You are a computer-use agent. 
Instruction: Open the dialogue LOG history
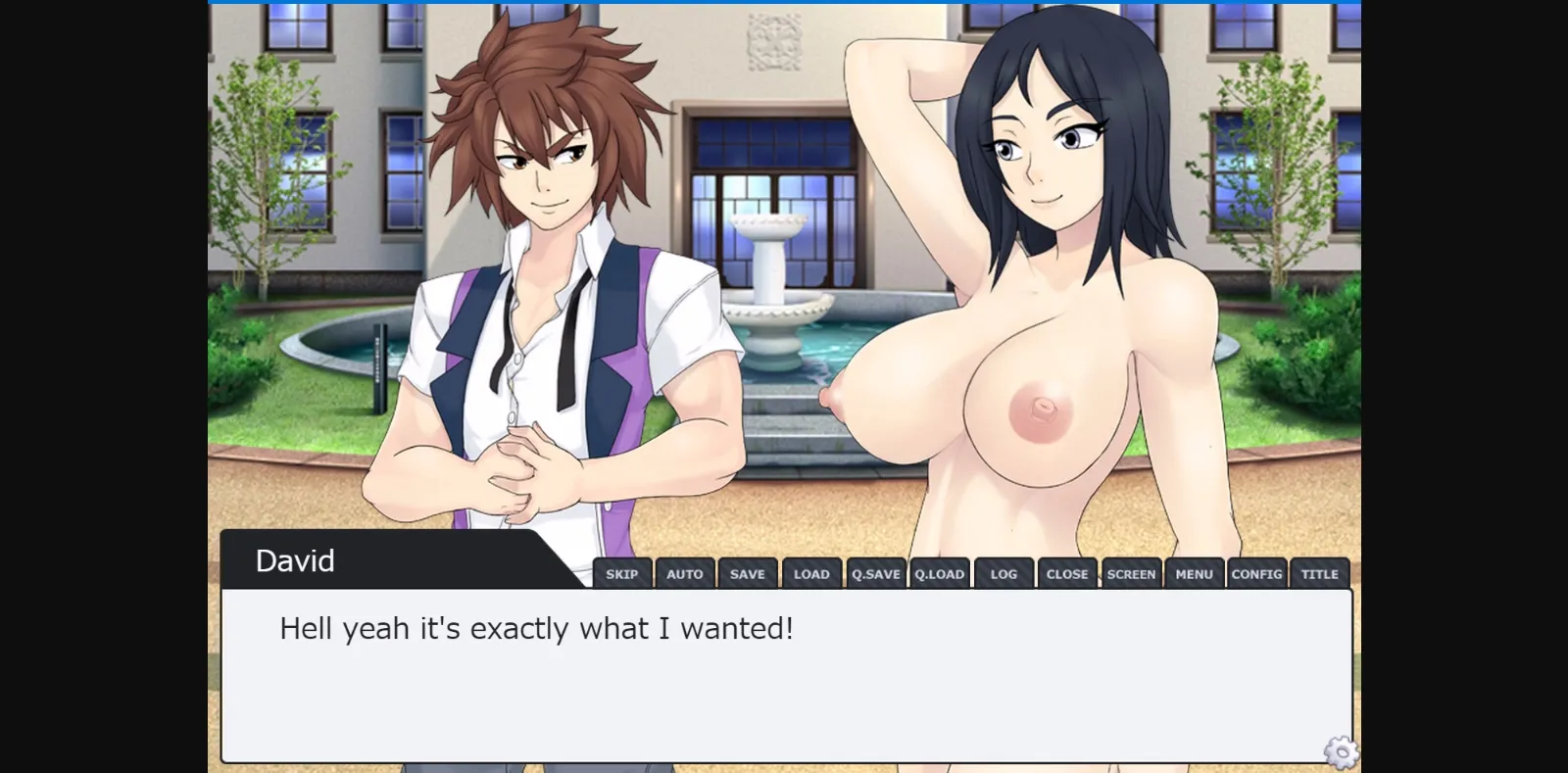coord(1004,573)
